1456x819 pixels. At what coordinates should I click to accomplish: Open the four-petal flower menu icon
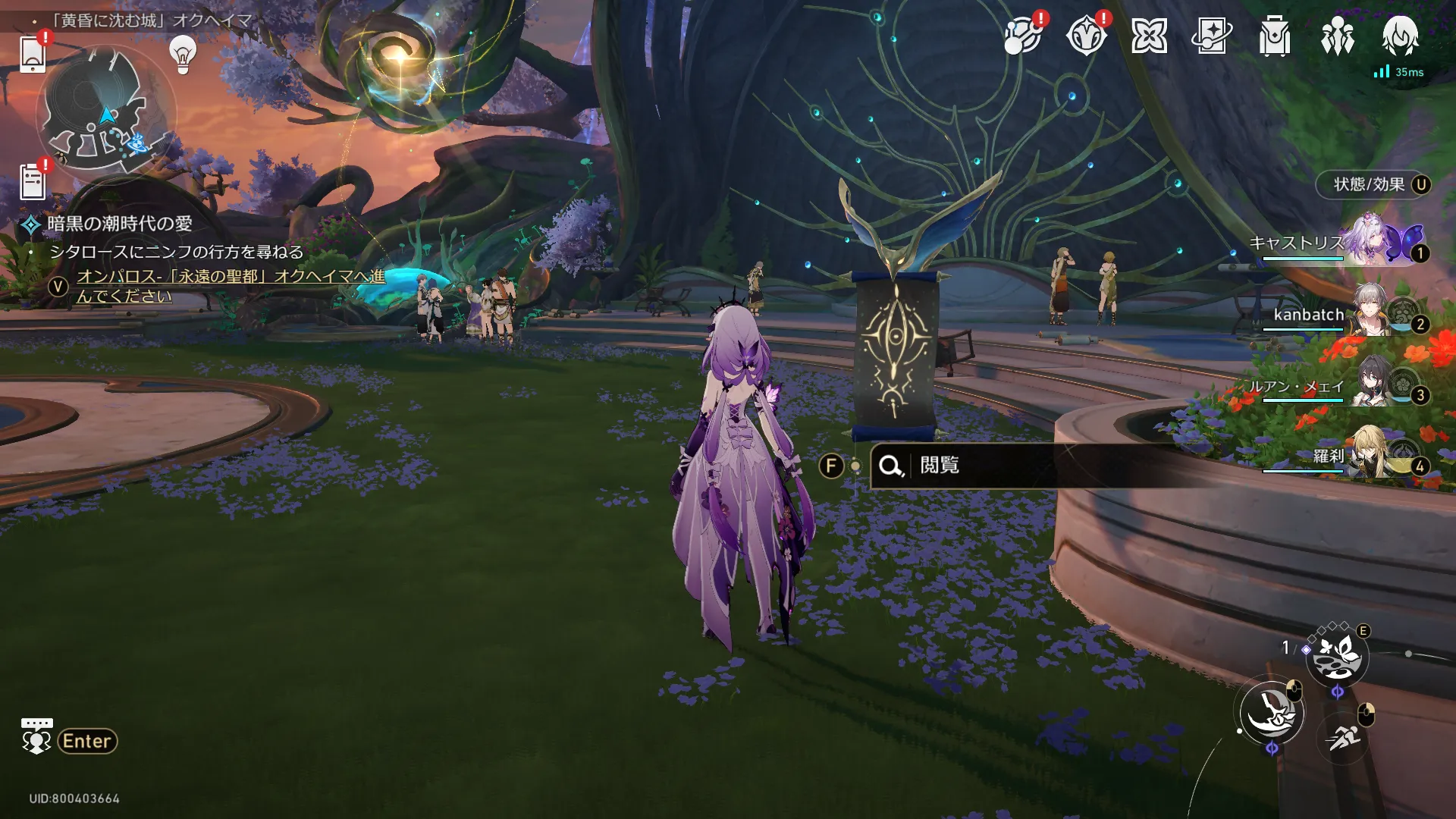pyautogui.click(x=1148, y=36)
